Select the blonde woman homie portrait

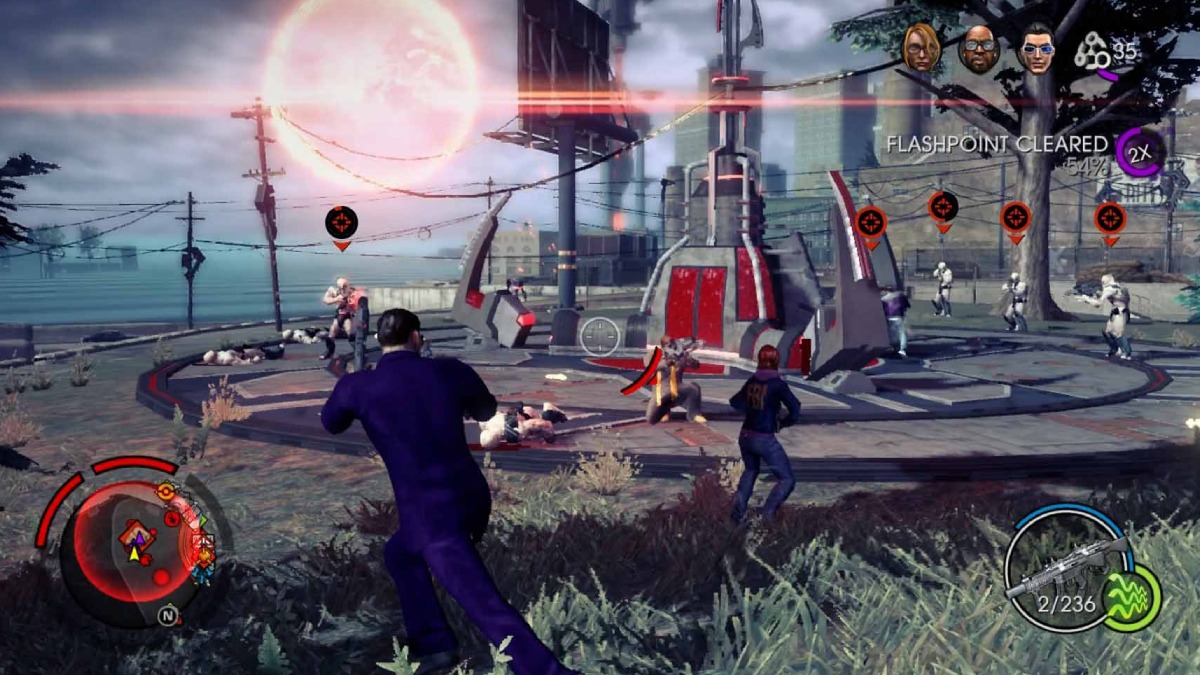920,47
